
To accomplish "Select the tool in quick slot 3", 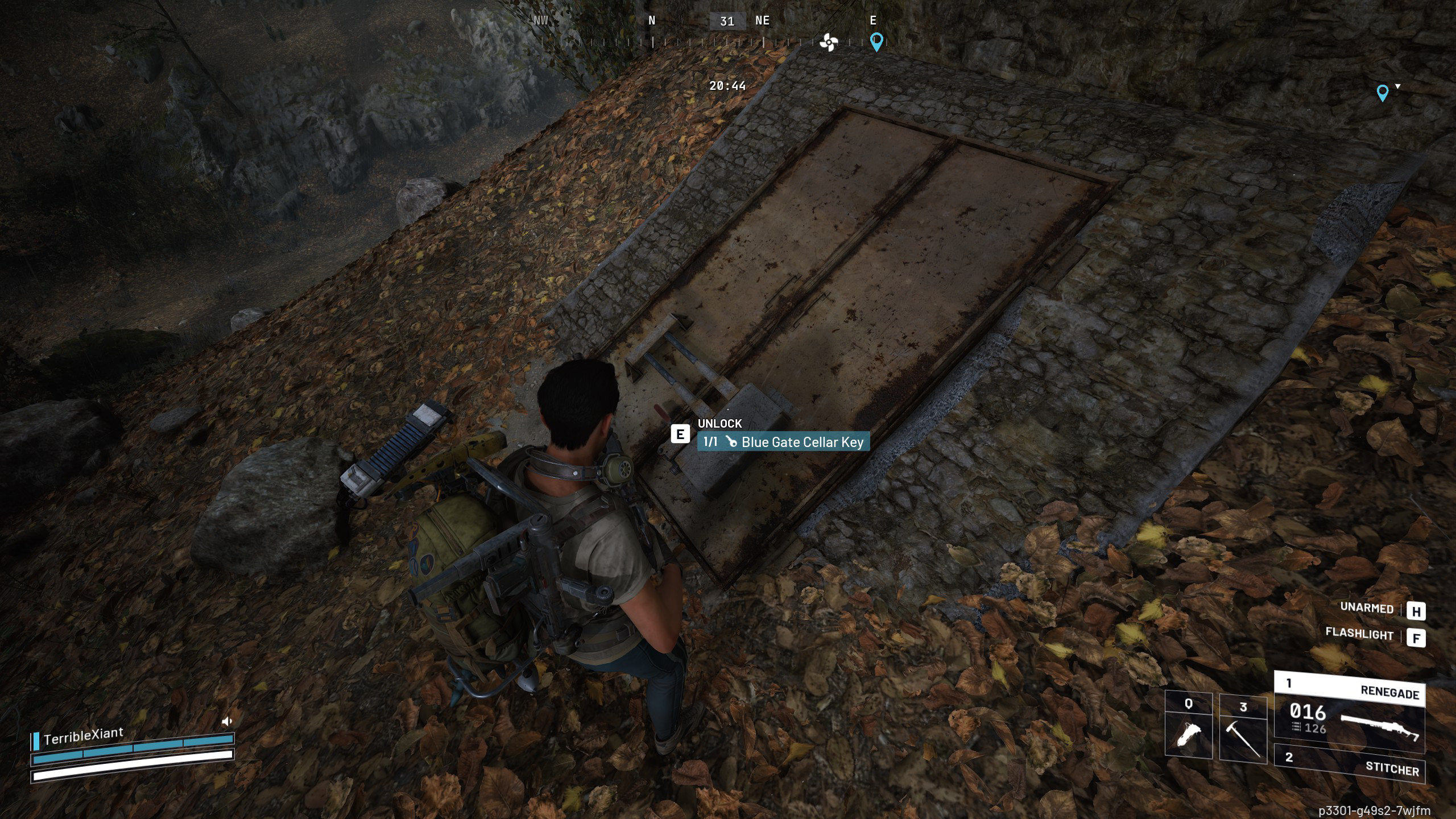I will pyautogui.click(x=1243, y=729).
